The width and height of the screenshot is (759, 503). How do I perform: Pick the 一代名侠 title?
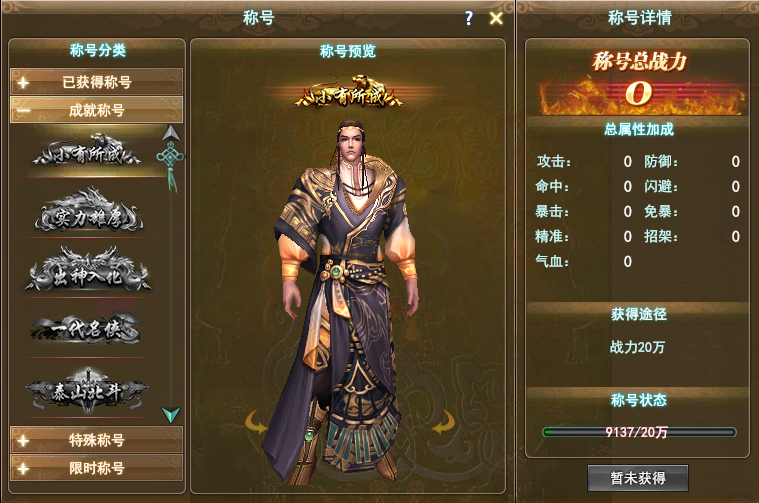click(x=90, y=330)
